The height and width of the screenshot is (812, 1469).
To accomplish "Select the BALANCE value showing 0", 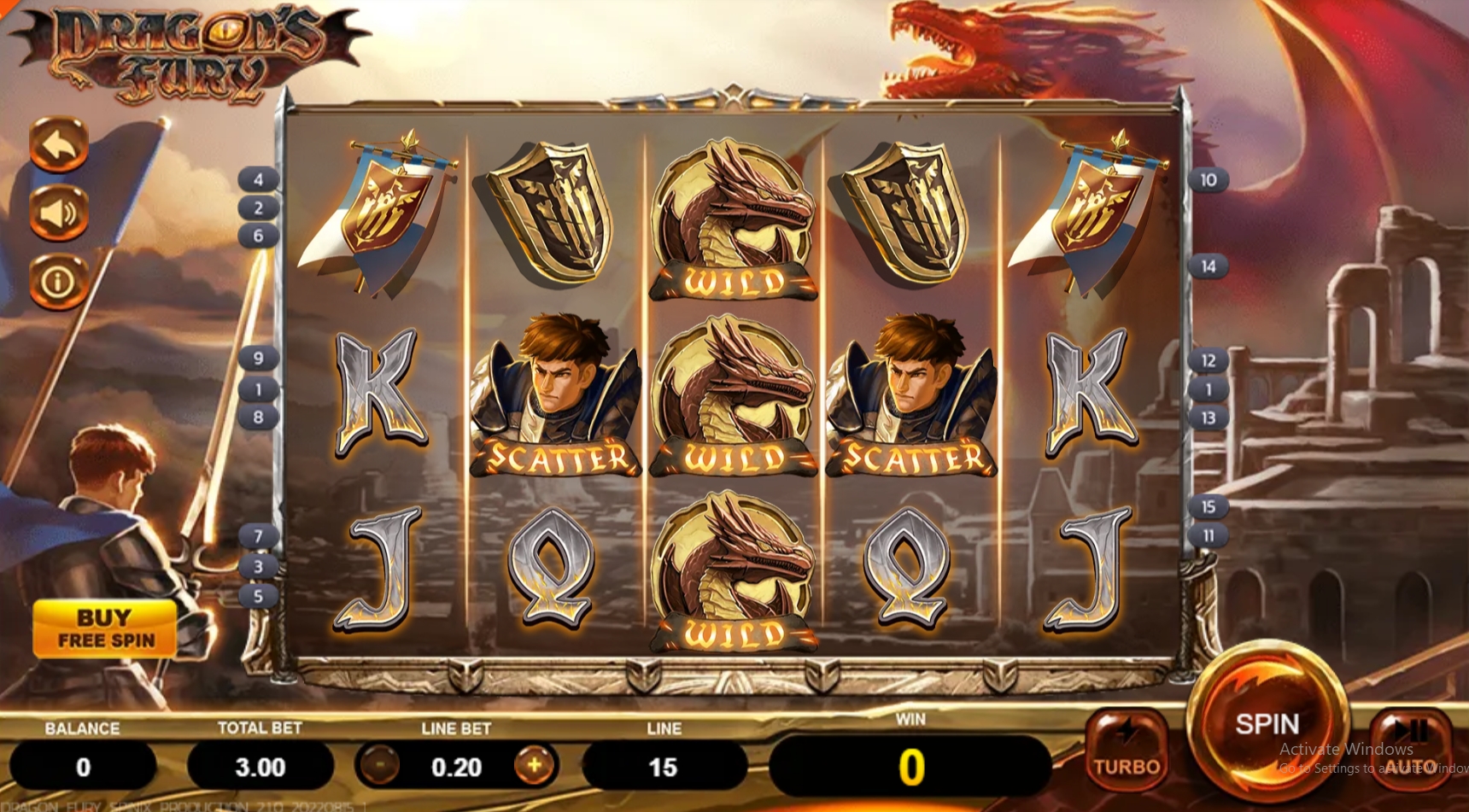I will 83,766.
